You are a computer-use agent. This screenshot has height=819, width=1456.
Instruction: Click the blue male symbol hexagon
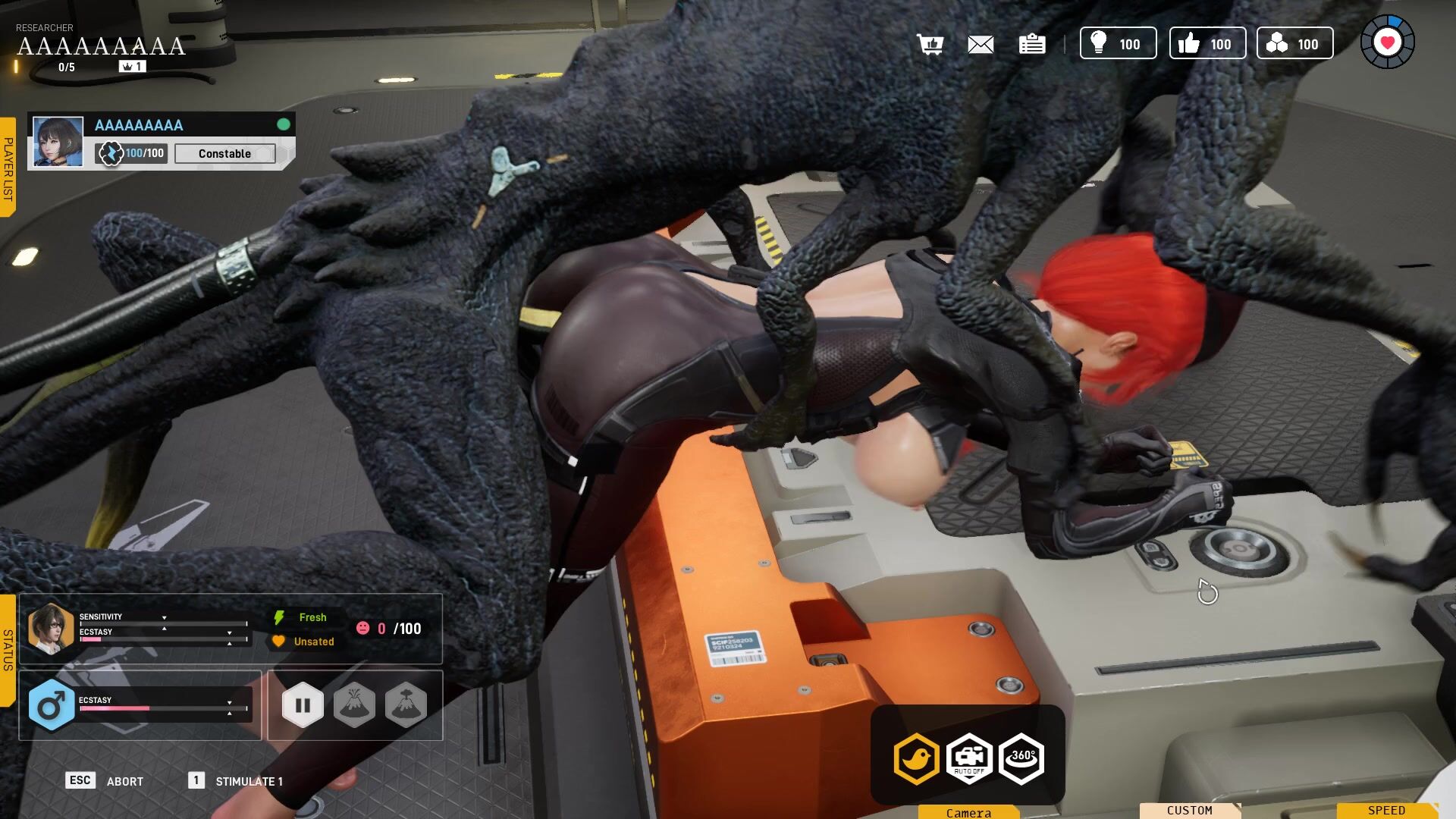click(51, 706)
